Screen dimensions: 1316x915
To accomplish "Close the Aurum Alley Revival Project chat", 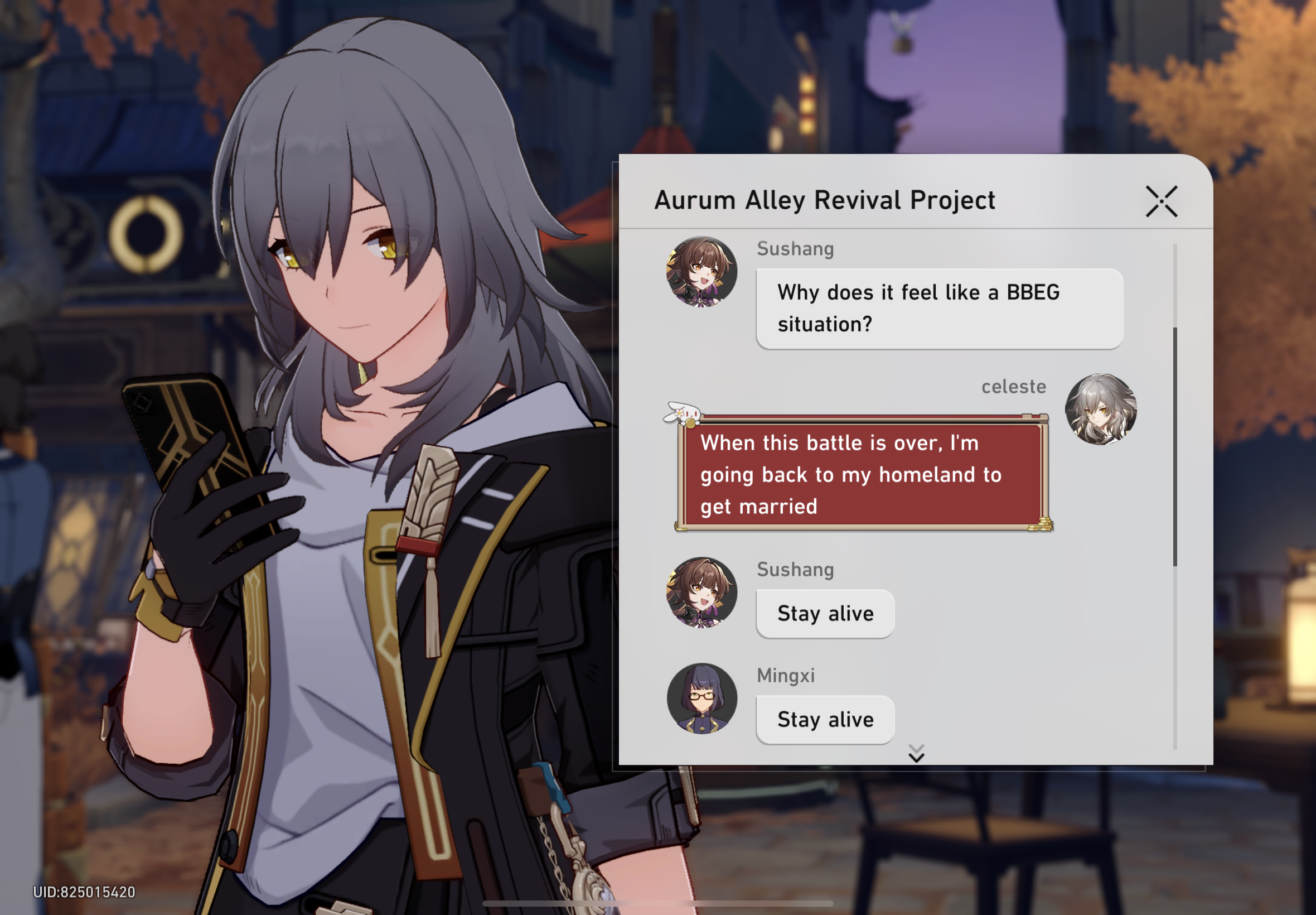I will (1161, 200).
